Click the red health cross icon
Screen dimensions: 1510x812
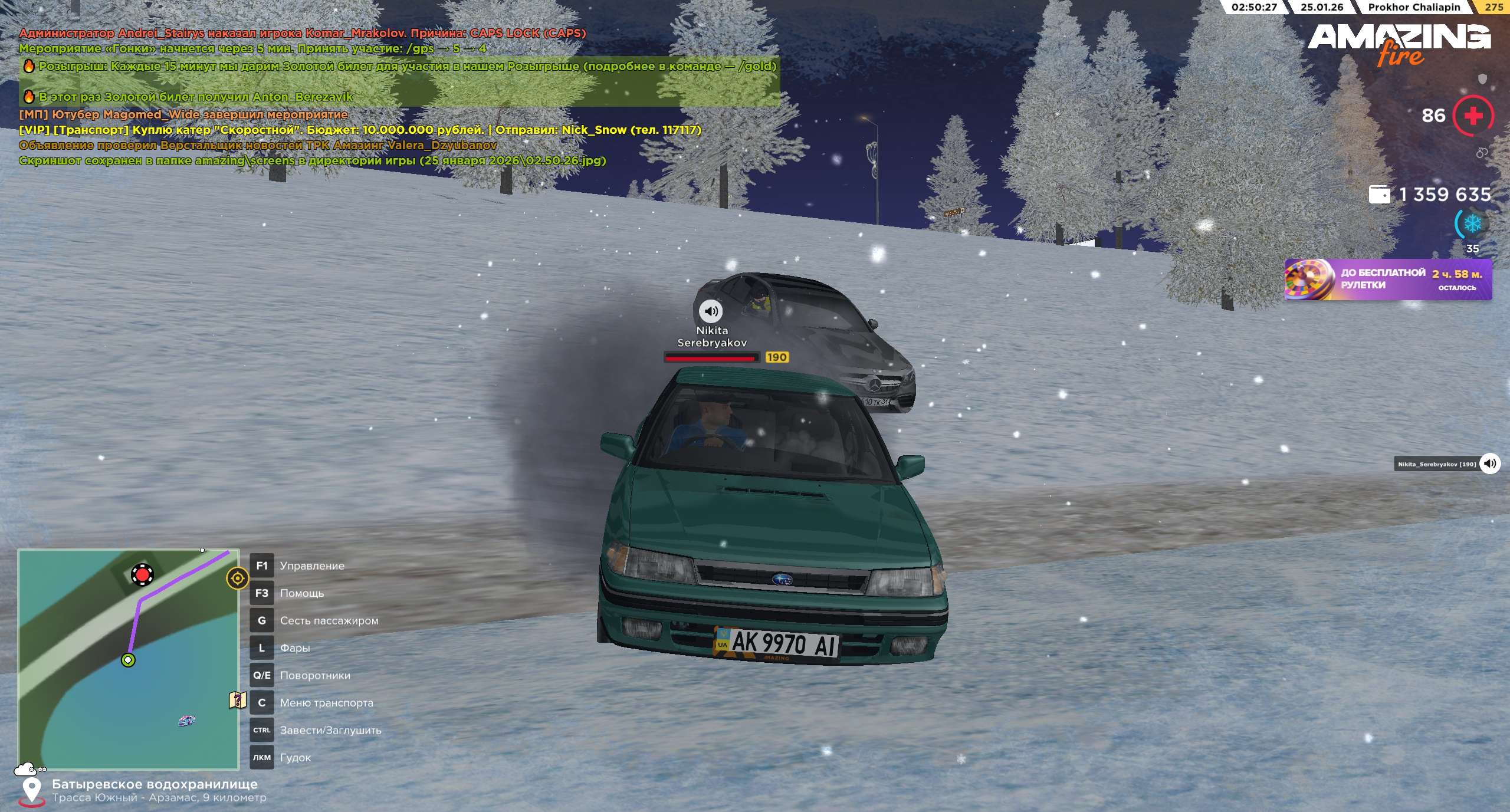tap(1473, 116)
